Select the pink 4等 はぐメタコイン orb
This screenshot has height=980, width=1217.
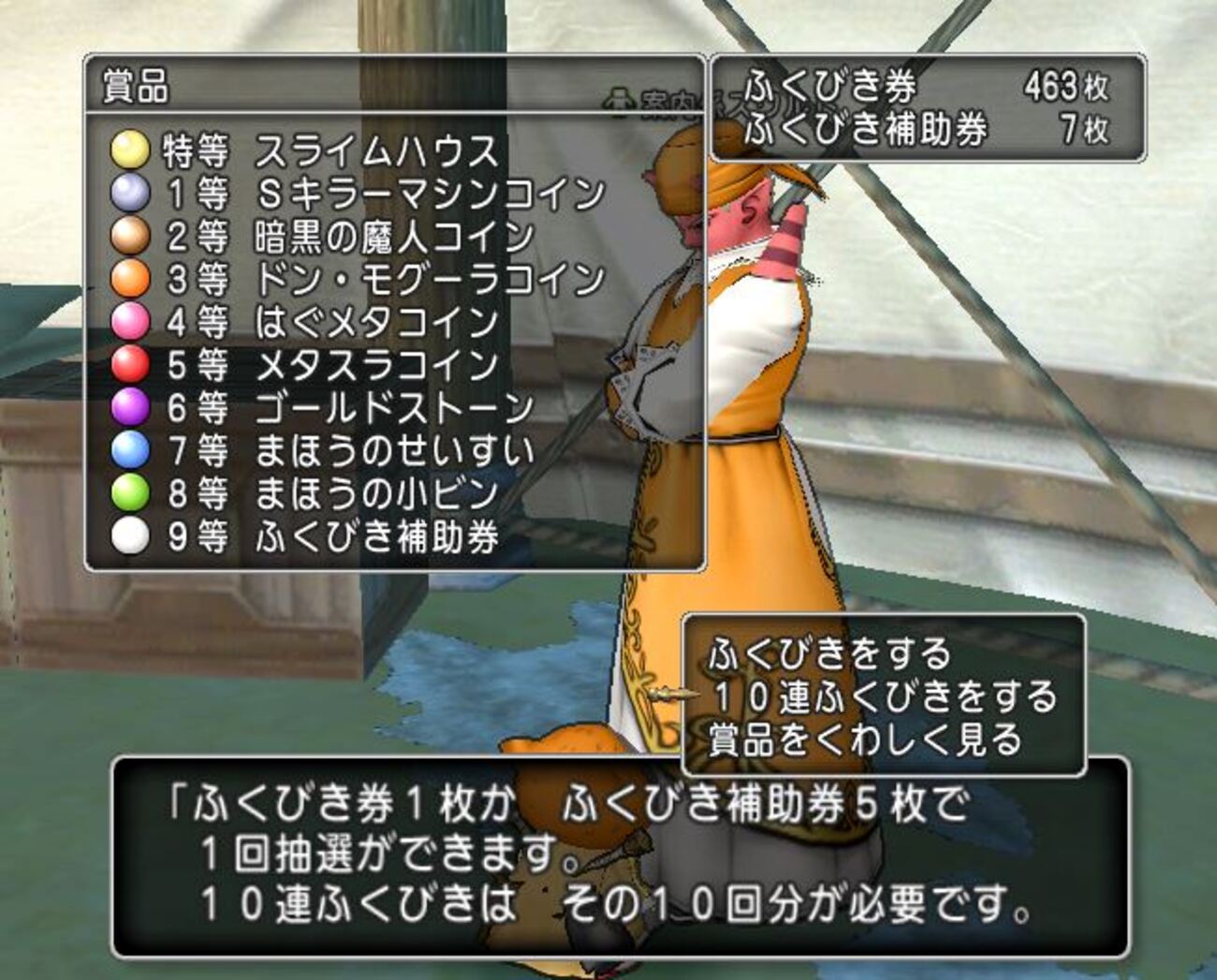[131, 320]
